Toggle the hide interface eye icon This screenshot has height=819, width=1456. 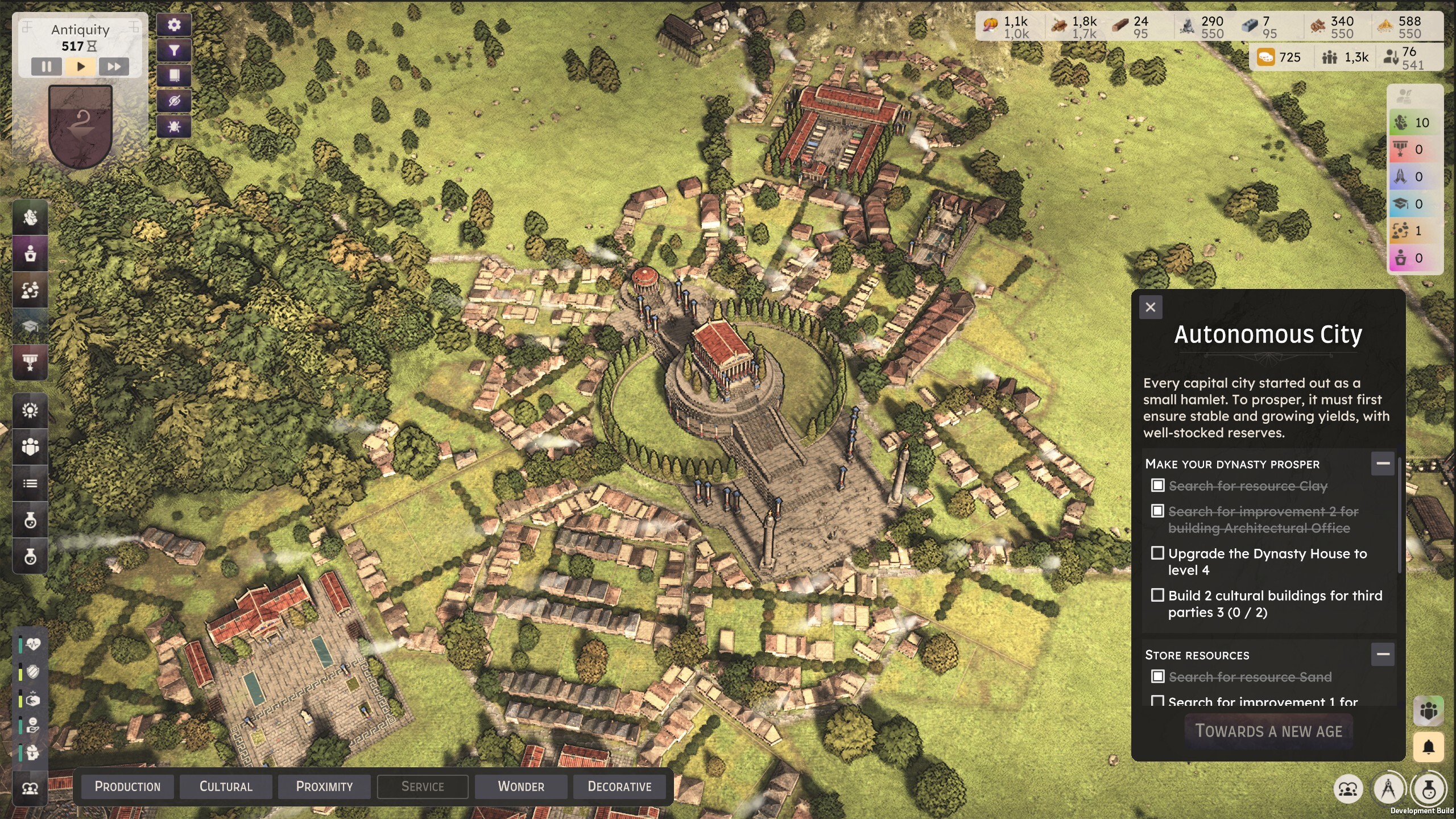point(175,102)
